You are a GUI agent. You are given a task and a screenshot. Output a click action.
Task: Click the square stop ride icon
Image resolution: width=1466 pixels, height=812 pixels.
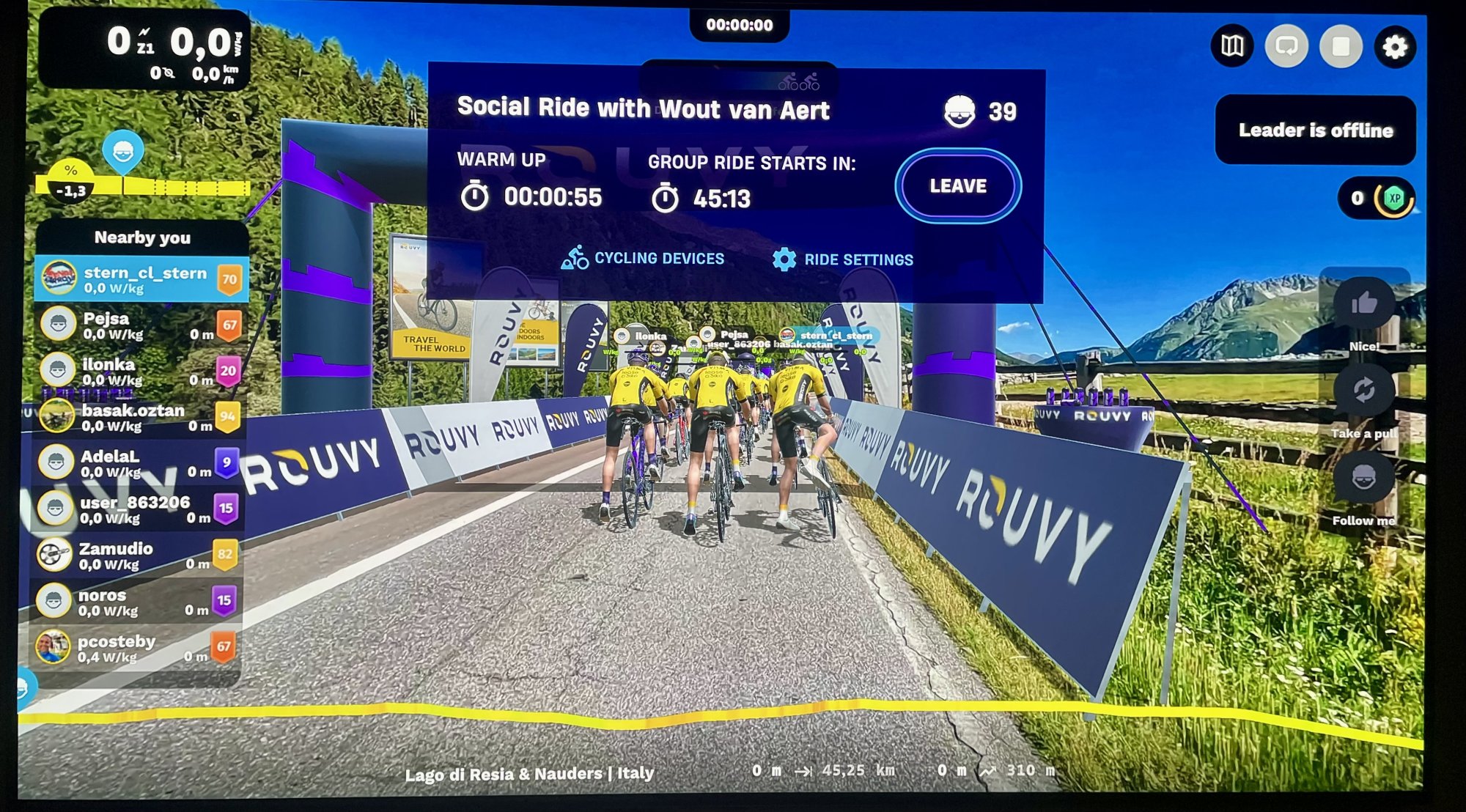(1341, 47)
